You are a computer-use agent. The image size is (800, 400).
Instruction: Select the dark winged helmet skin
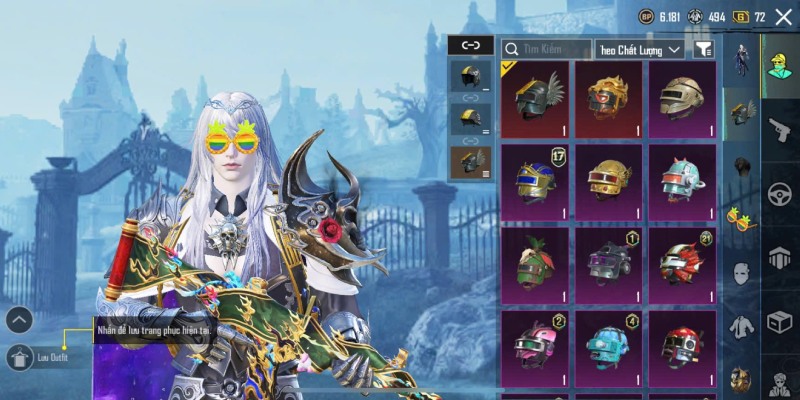tap(535, 99)
